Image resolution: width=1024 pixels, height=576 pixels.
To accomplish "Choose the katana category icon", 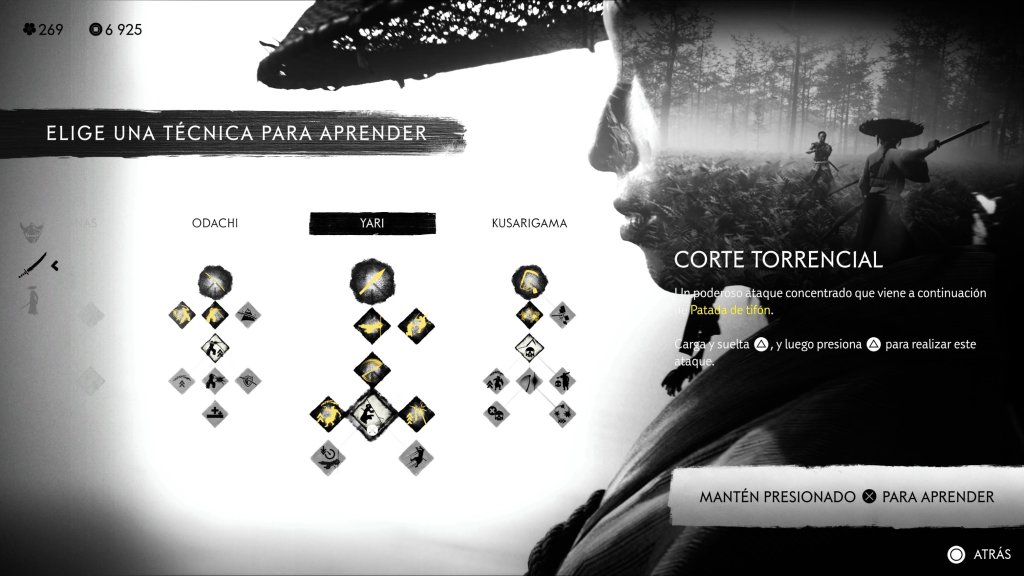I will (37, 266).
